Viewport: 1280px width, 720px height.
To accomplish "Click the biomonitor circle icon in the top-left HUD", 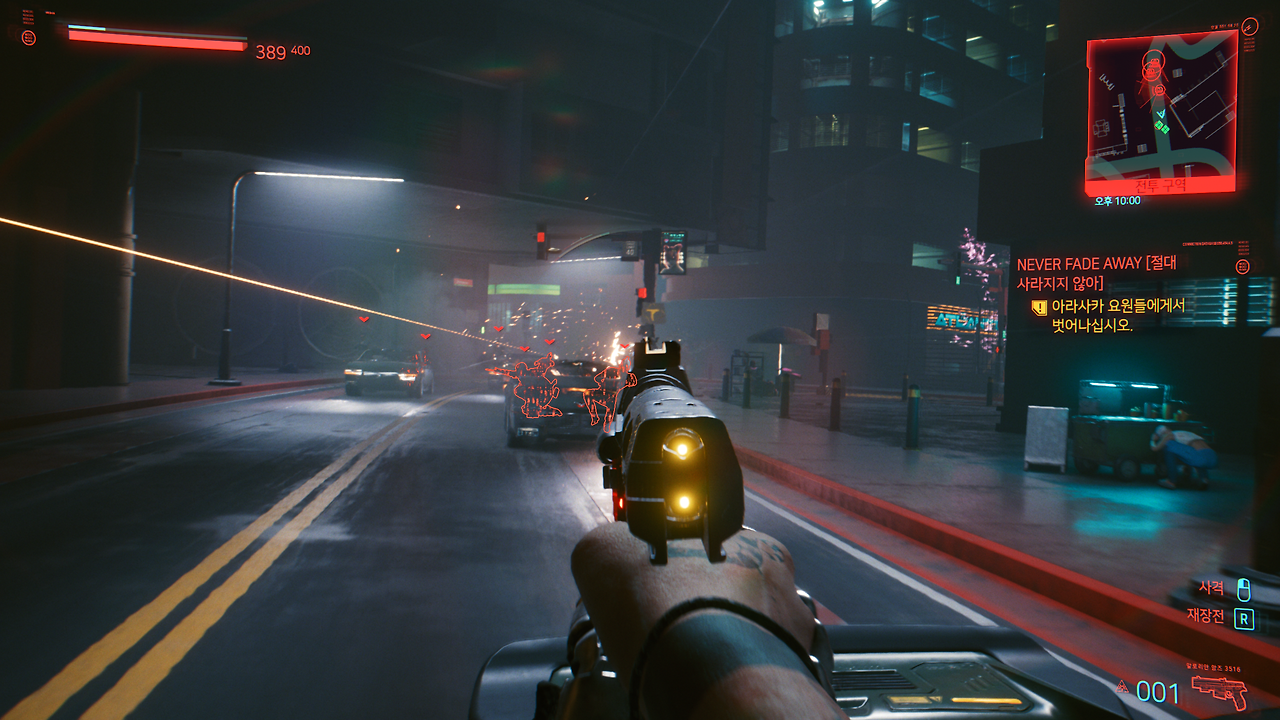I will point(29,37).
